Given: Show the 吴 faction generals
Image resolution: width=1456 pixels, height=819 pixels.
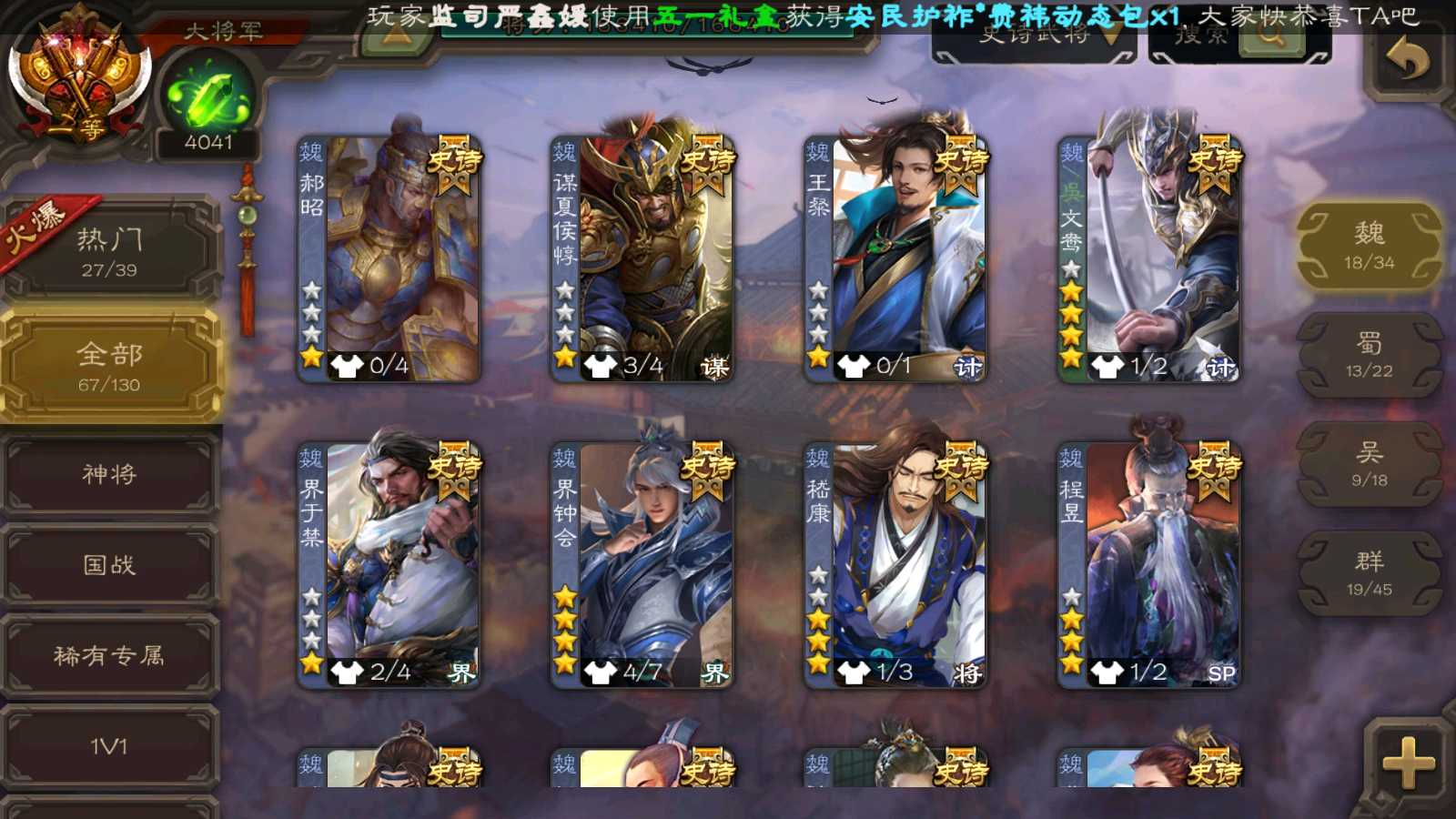Looking at the screenshot, I should click(1369, 464).
